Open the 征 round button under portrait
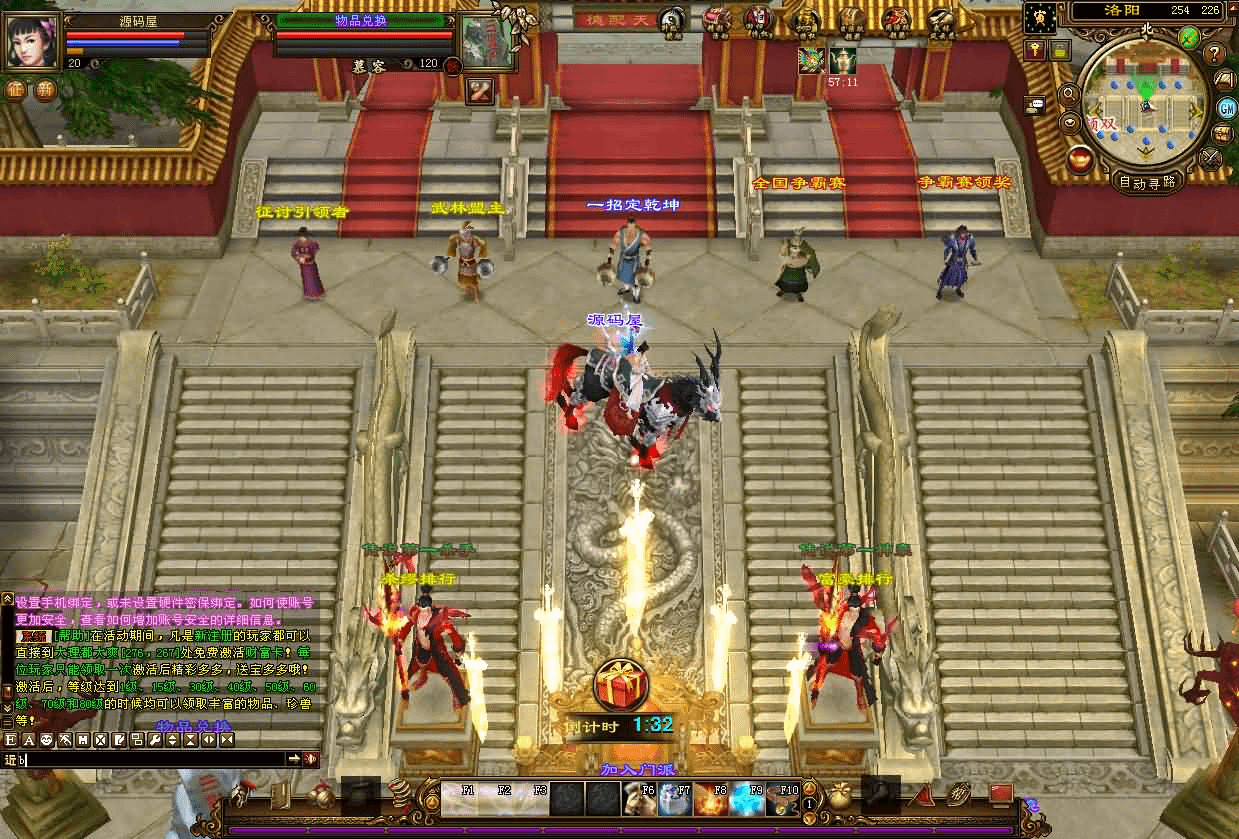The height and width of the screenshot is (839, 1239). [16, 90]
